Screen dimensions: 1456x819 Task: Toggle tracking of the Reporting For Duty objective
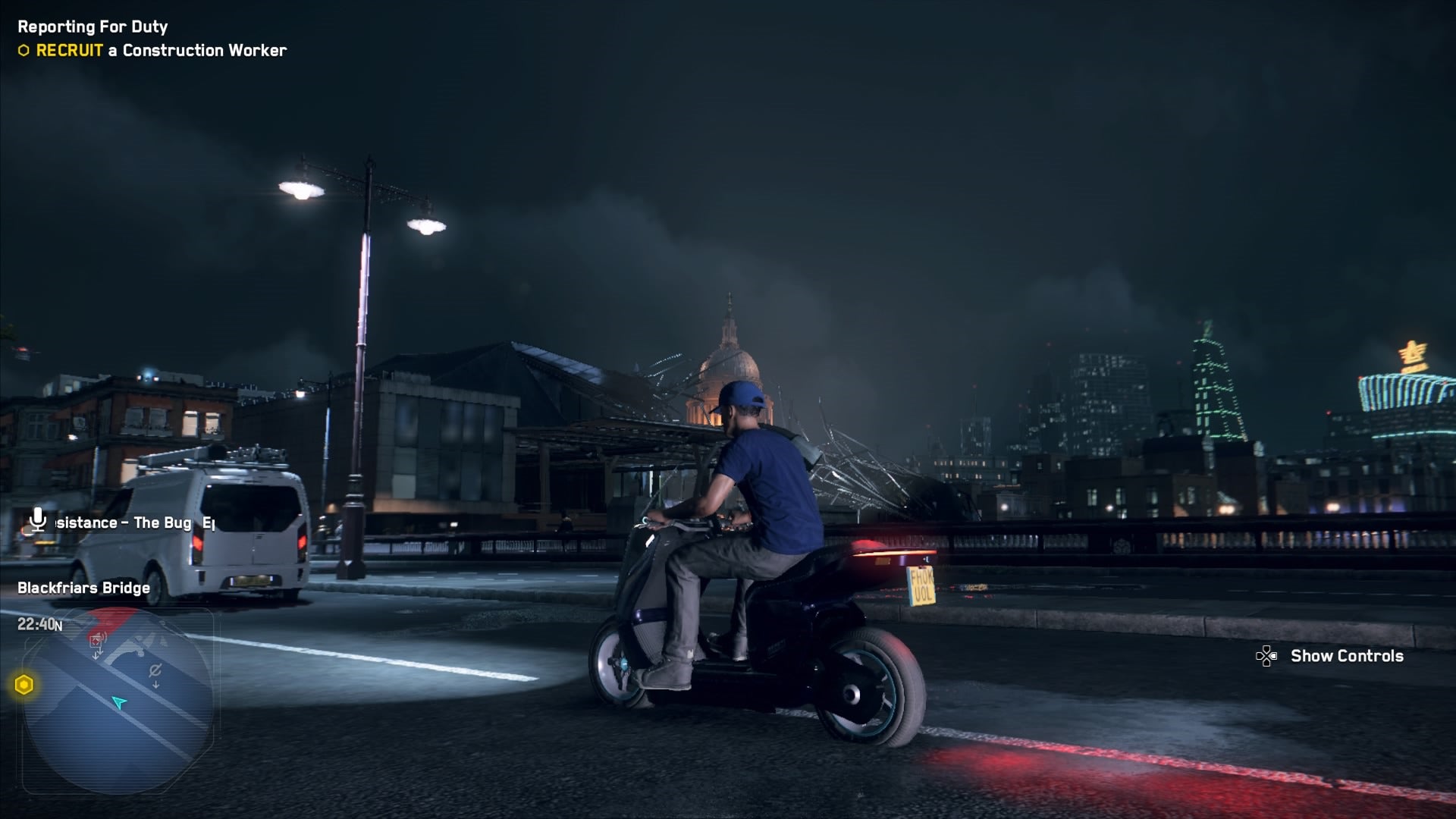click(91, 25)
